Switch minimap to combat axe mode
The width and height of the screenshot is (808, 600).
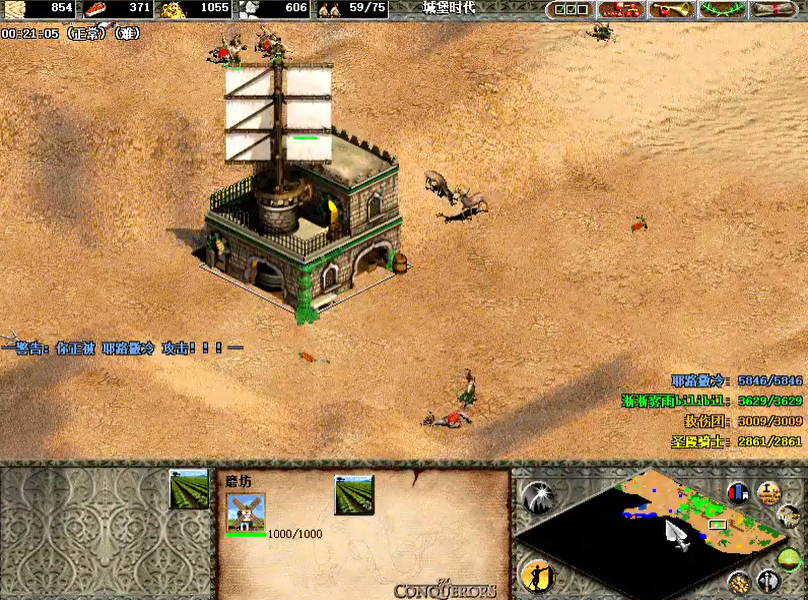(768, 580)
